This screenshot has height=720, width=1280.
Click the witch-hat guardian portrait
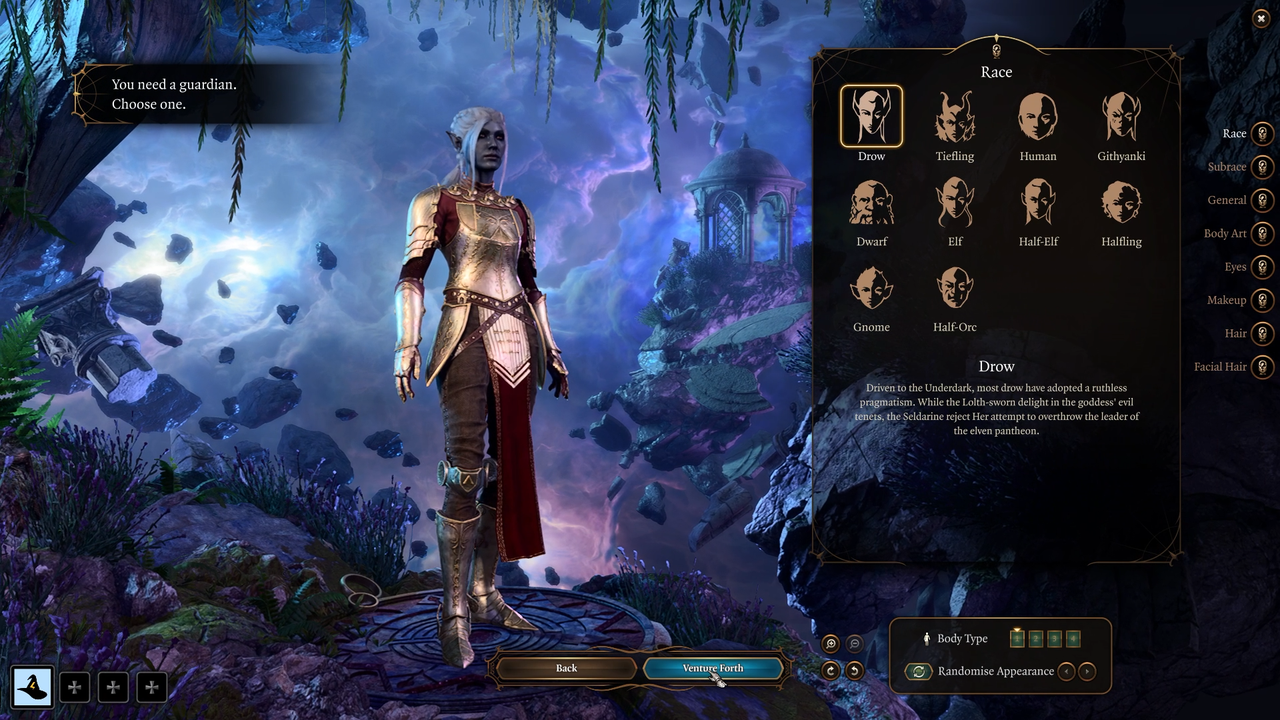click(x=33, y=687)
